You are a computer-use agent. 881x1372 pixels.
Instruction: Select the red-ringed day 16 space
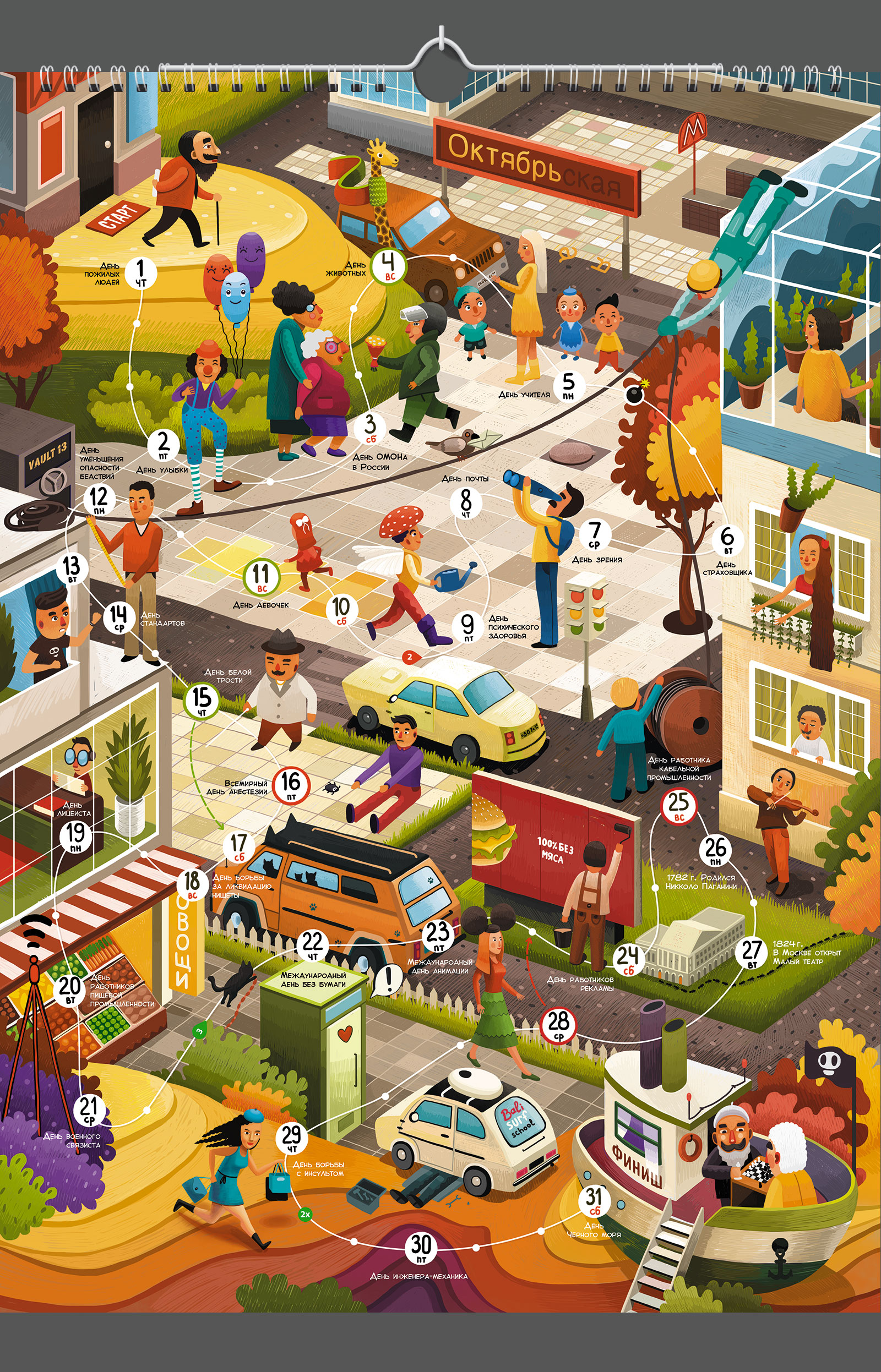pyautogui.click(x=291, y=785)
